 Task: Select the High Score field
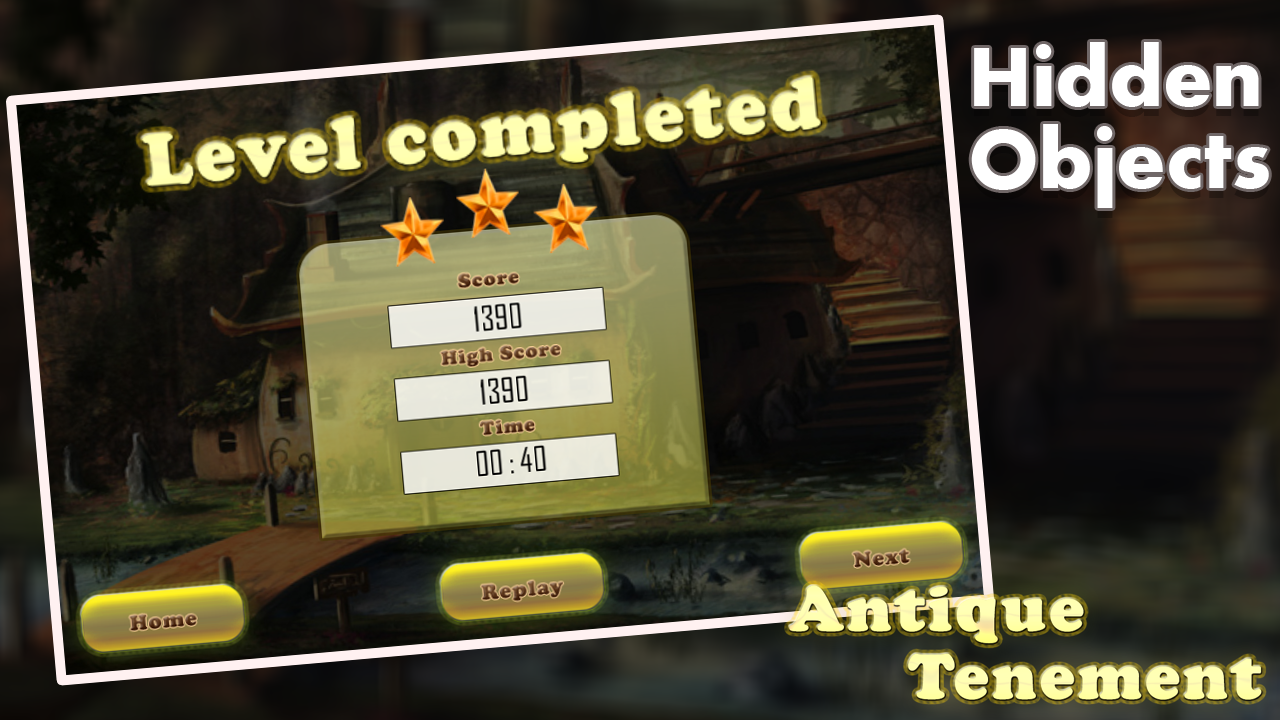505,388
